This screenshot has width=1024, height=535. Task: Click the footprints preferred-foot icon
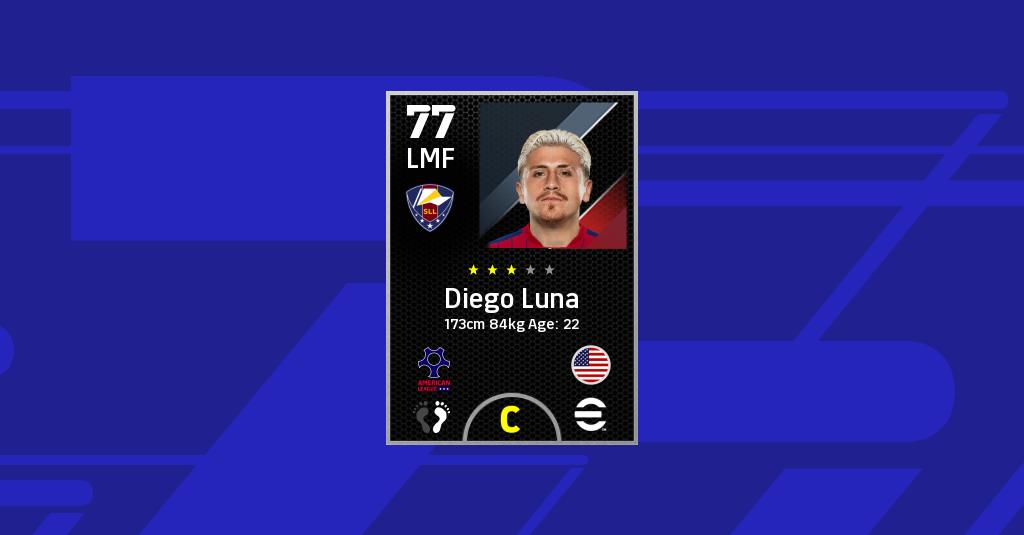(x=433, y=416)
